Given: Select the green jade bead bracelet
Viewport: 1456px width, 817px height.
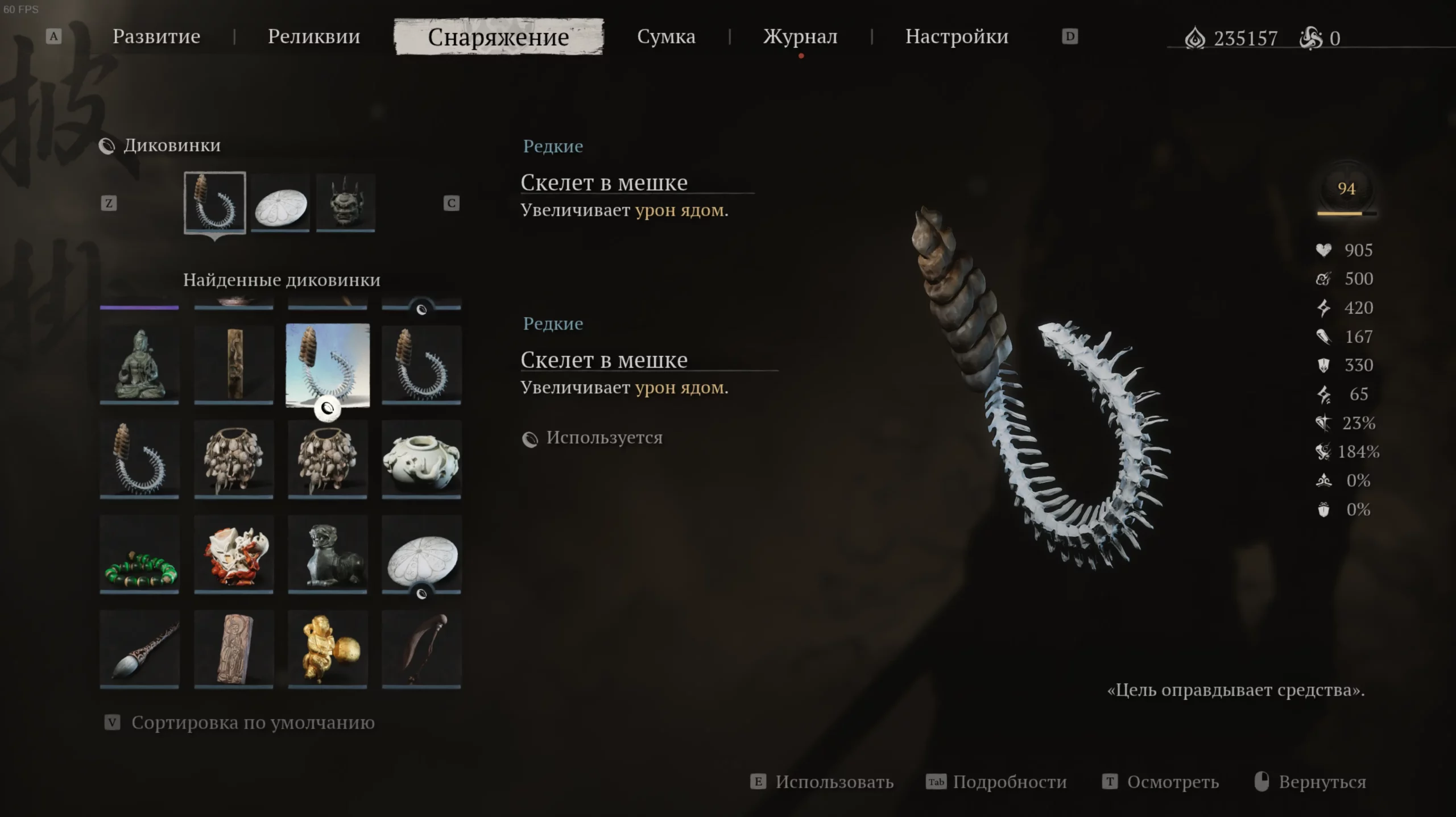Looking at the screenshot, I should click(x=139, y=554).
